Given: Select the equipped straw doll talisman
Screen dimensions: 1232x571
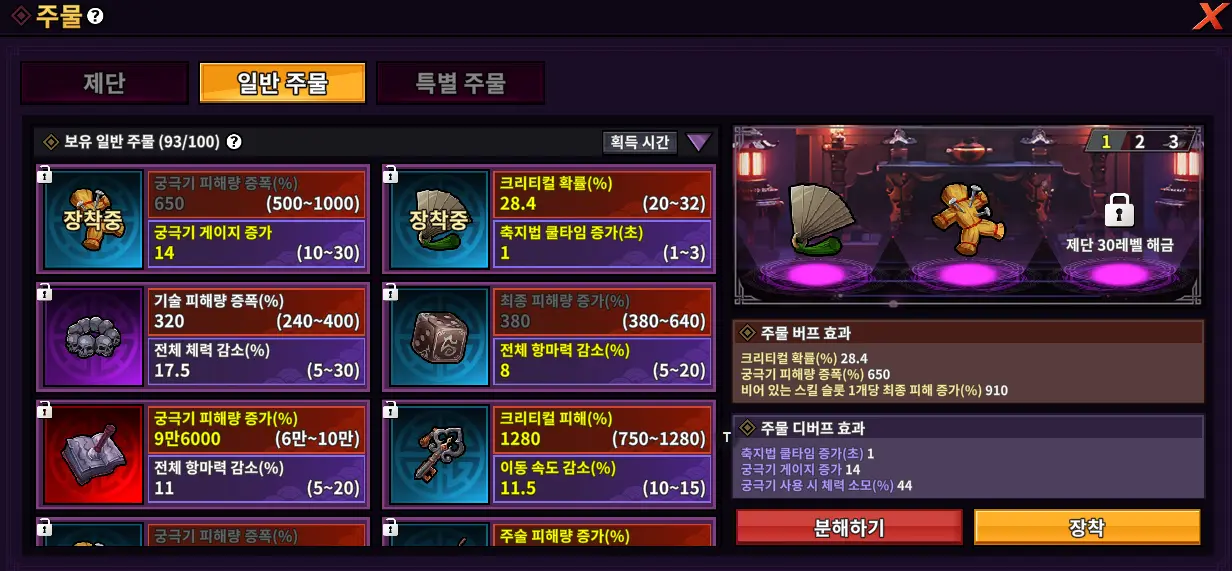Looking at the screenshot, I should coord(91,219).
